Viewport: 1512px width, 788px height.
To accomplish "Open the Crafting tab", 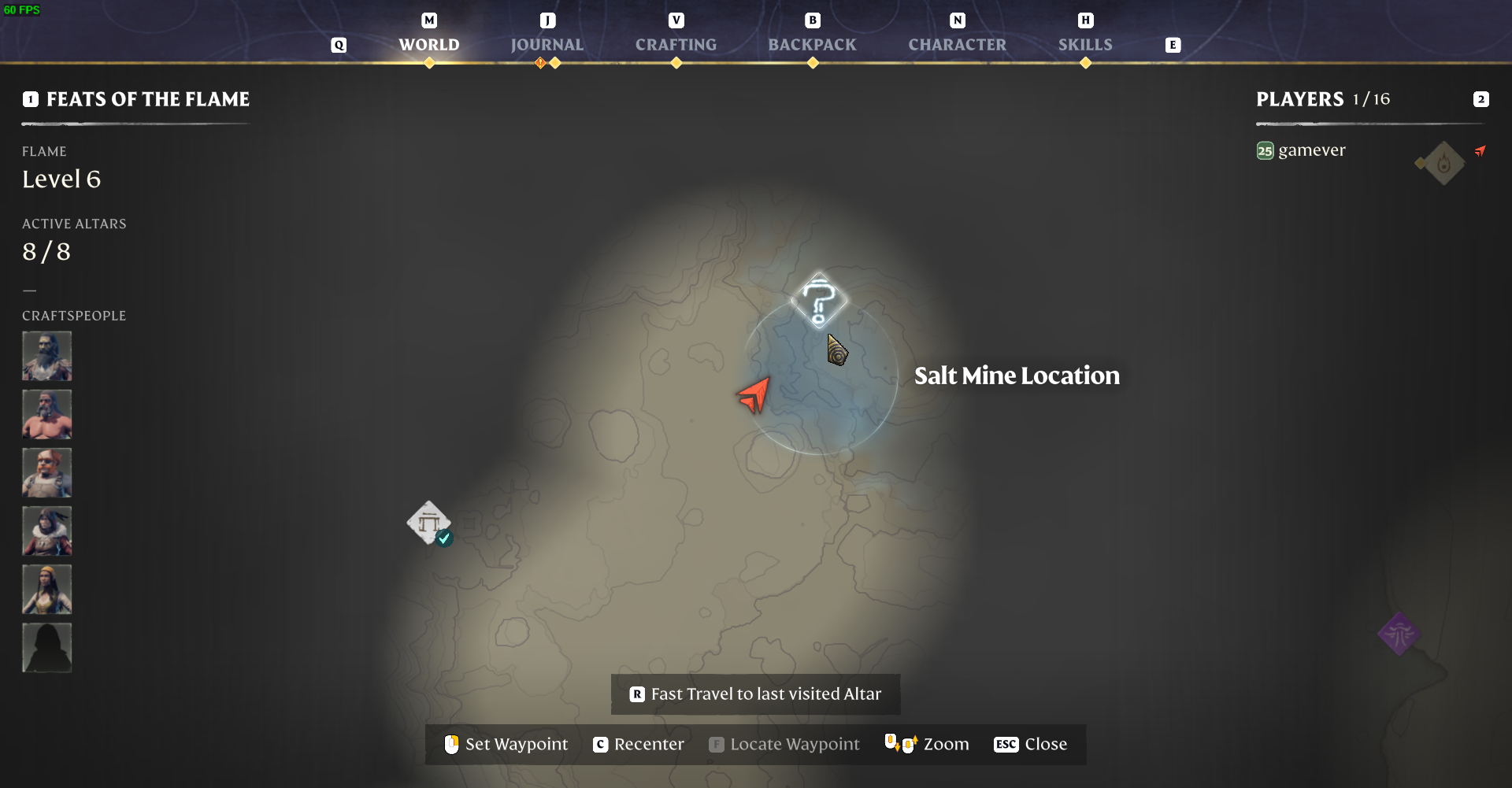I will coord(676,44).
